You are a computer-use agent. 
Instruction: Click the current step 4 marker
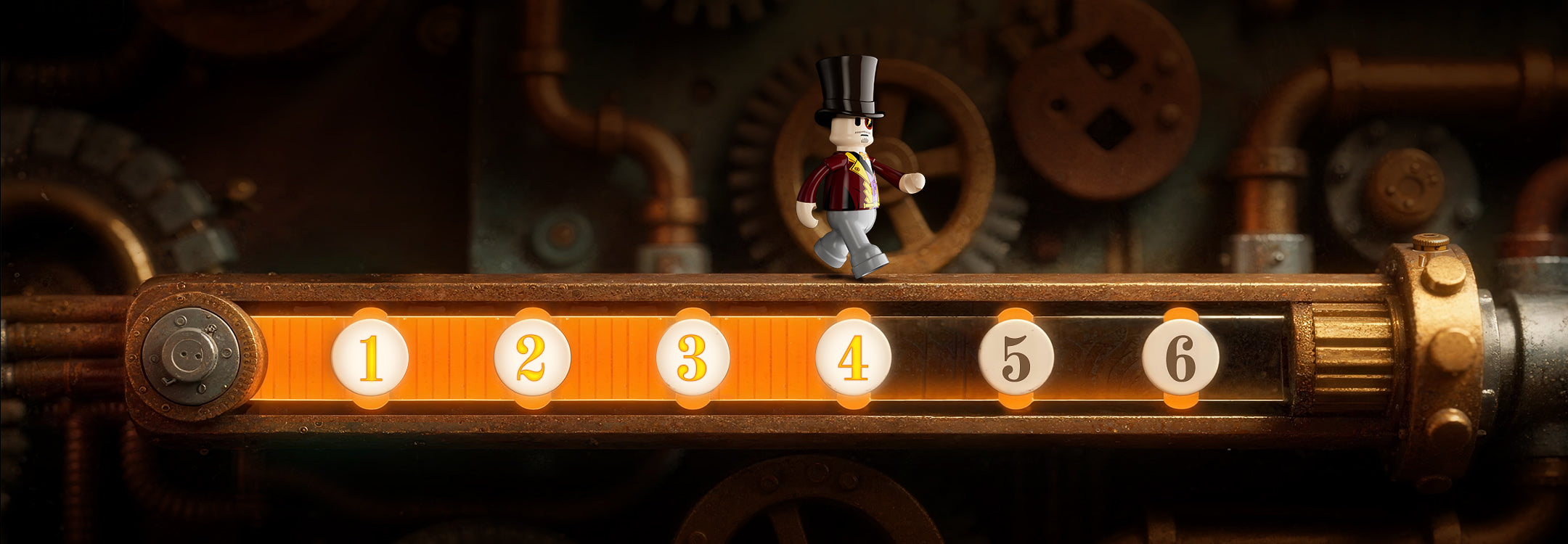tap(853, 358)
